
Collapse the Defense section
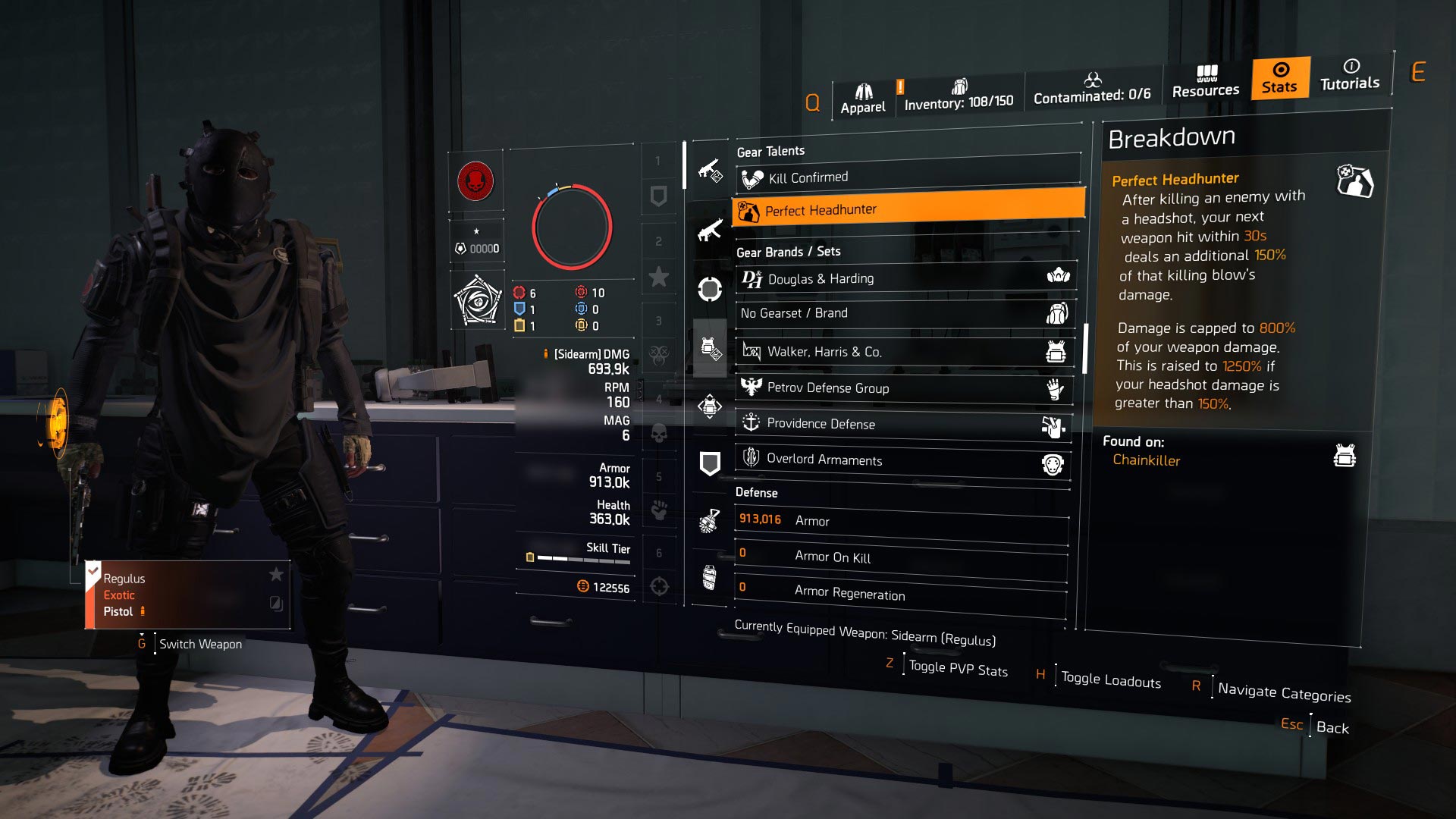tap(755, 493)
